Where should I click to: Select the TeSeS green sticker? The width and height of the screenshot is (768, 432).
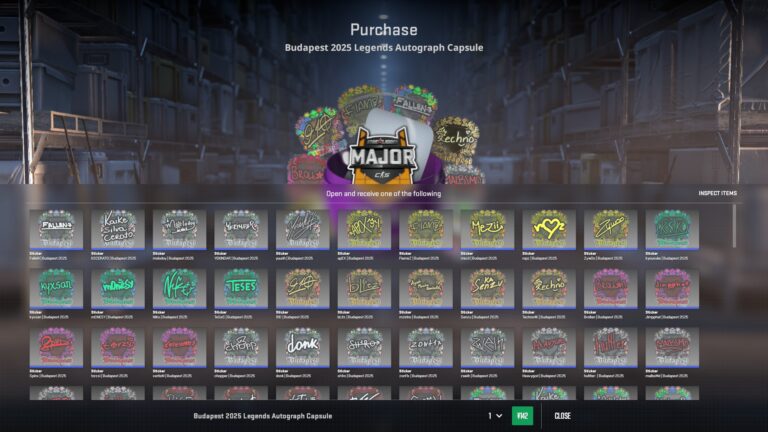[241, 288]
